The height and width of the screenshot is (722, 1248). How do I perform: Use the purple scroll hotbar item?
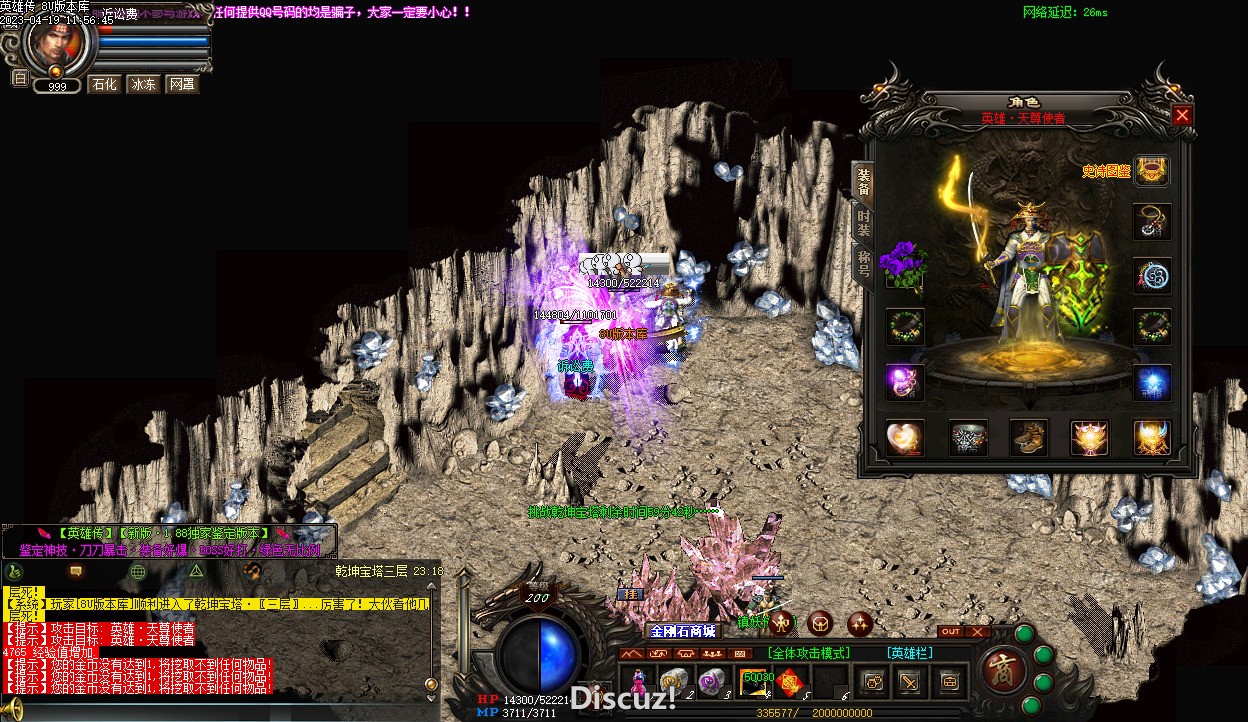point(712,681)
